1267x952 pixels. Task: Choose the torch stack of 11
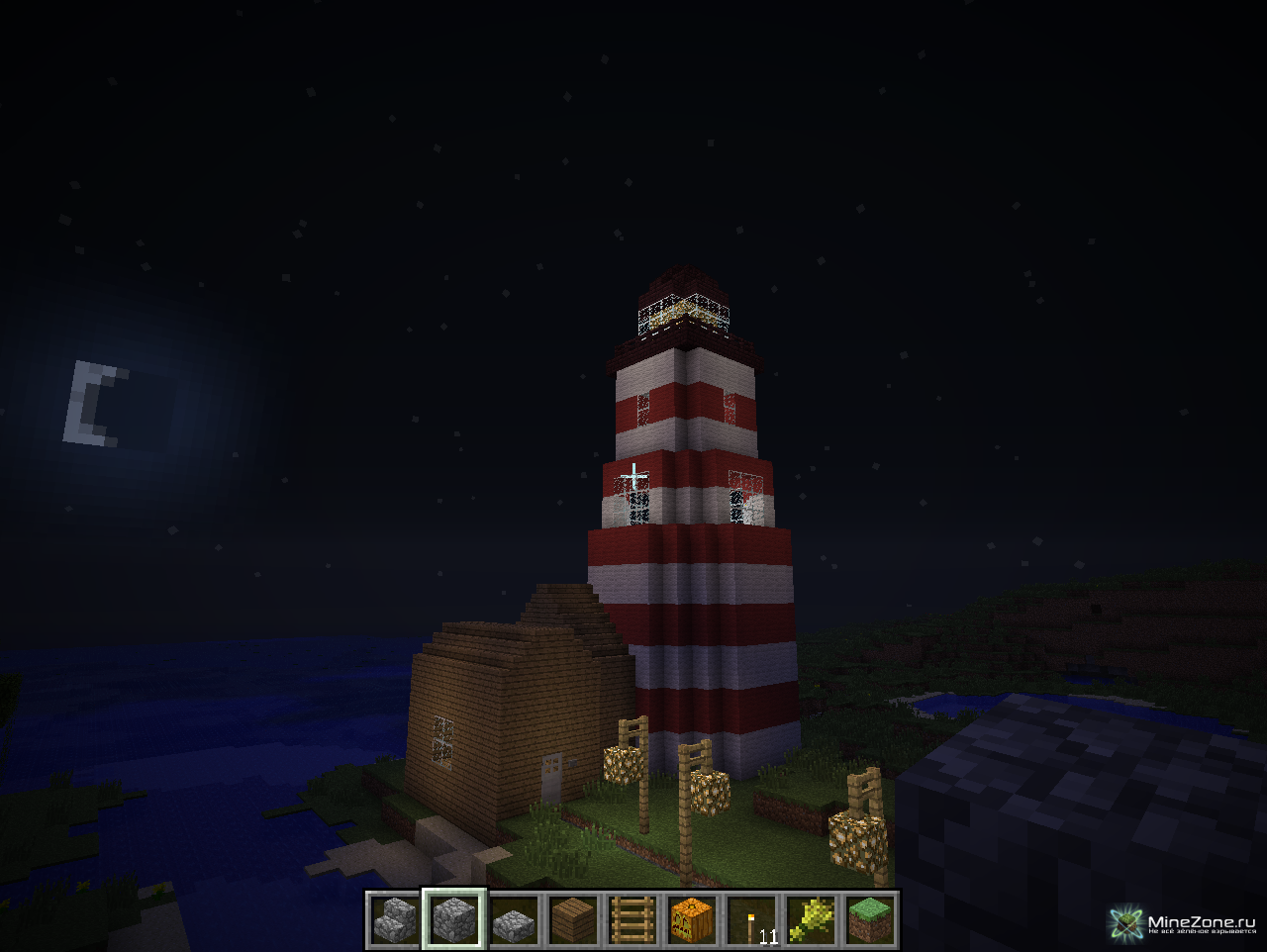751,920
